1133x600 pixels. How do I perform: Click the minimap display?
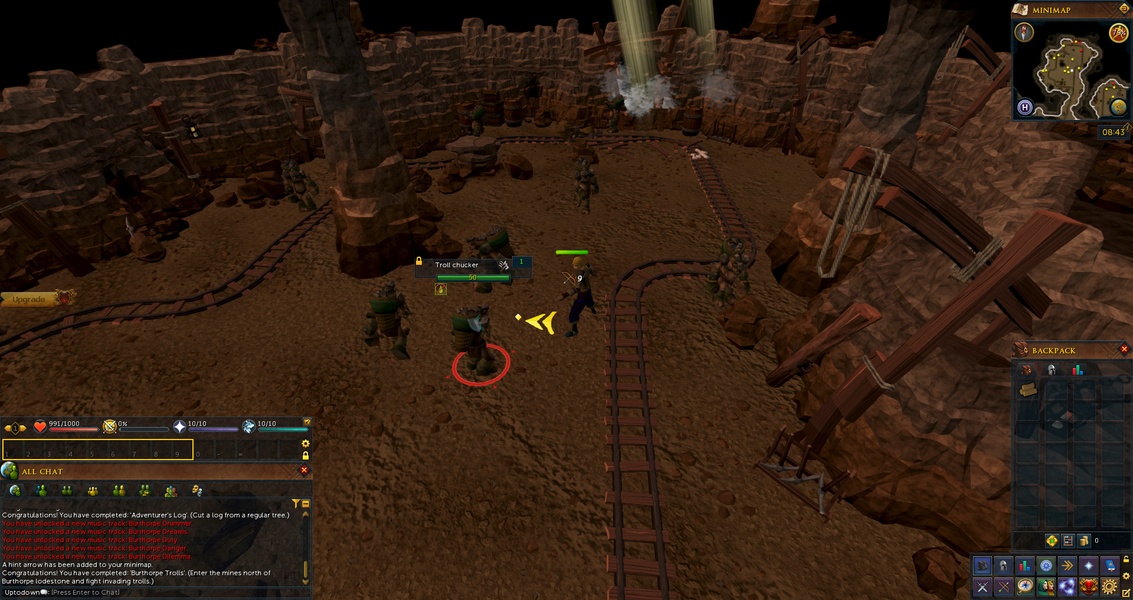(1069, 70)
